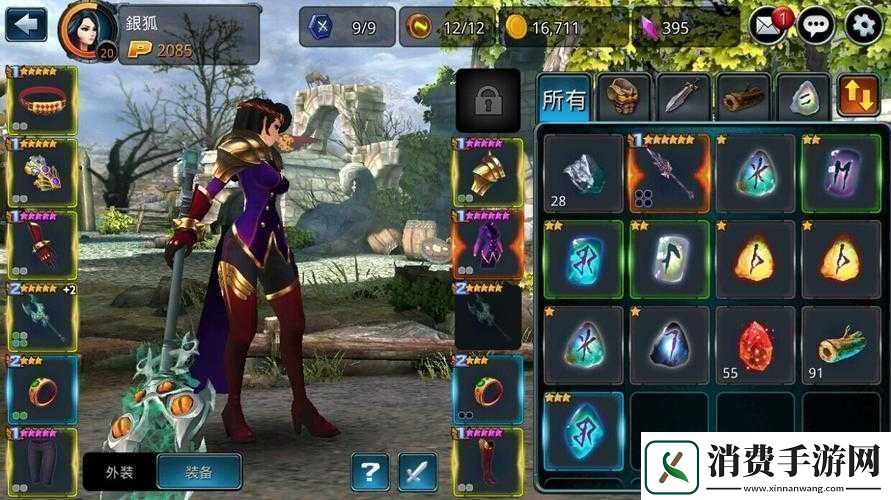
Task: Select the red gem stack of 55
Action: (756, 346)
